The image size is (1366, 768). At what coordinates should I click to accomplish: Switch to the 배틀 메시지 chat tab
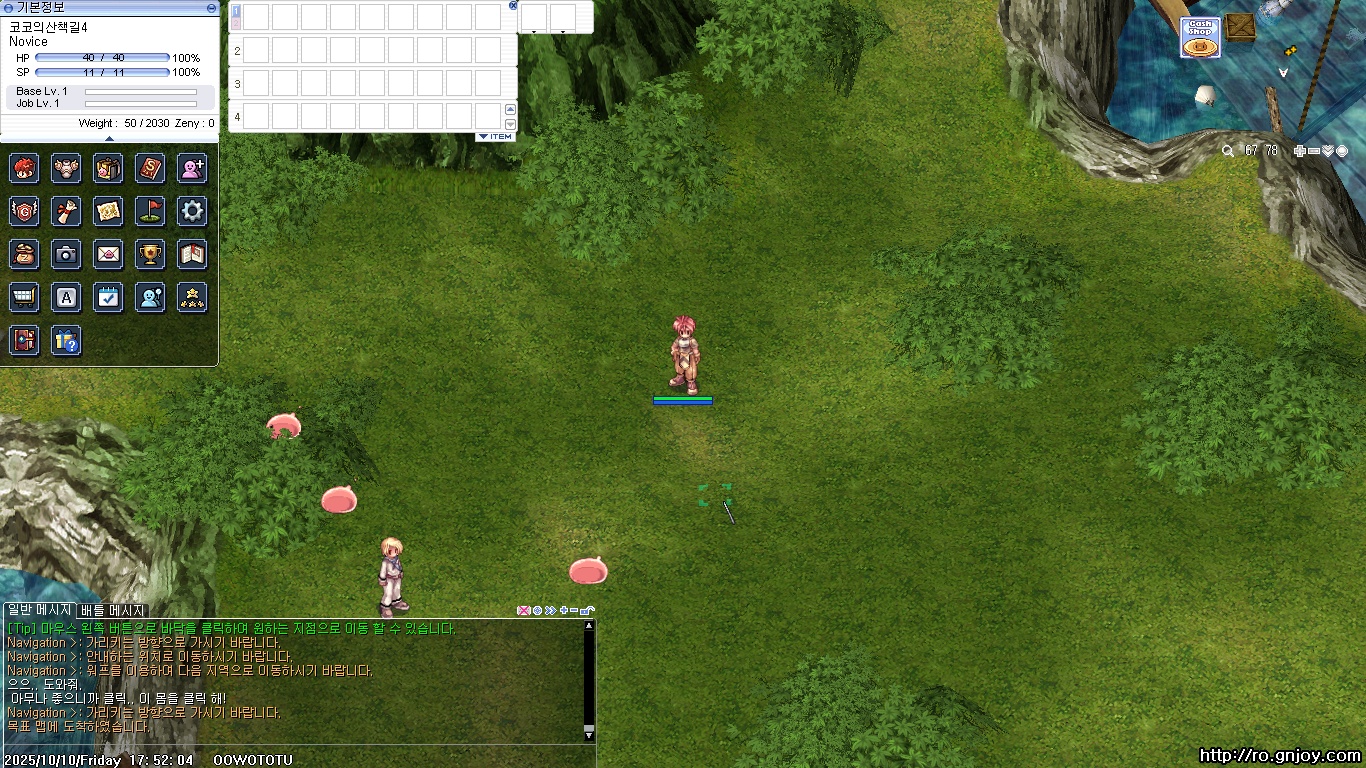(113, 610)
